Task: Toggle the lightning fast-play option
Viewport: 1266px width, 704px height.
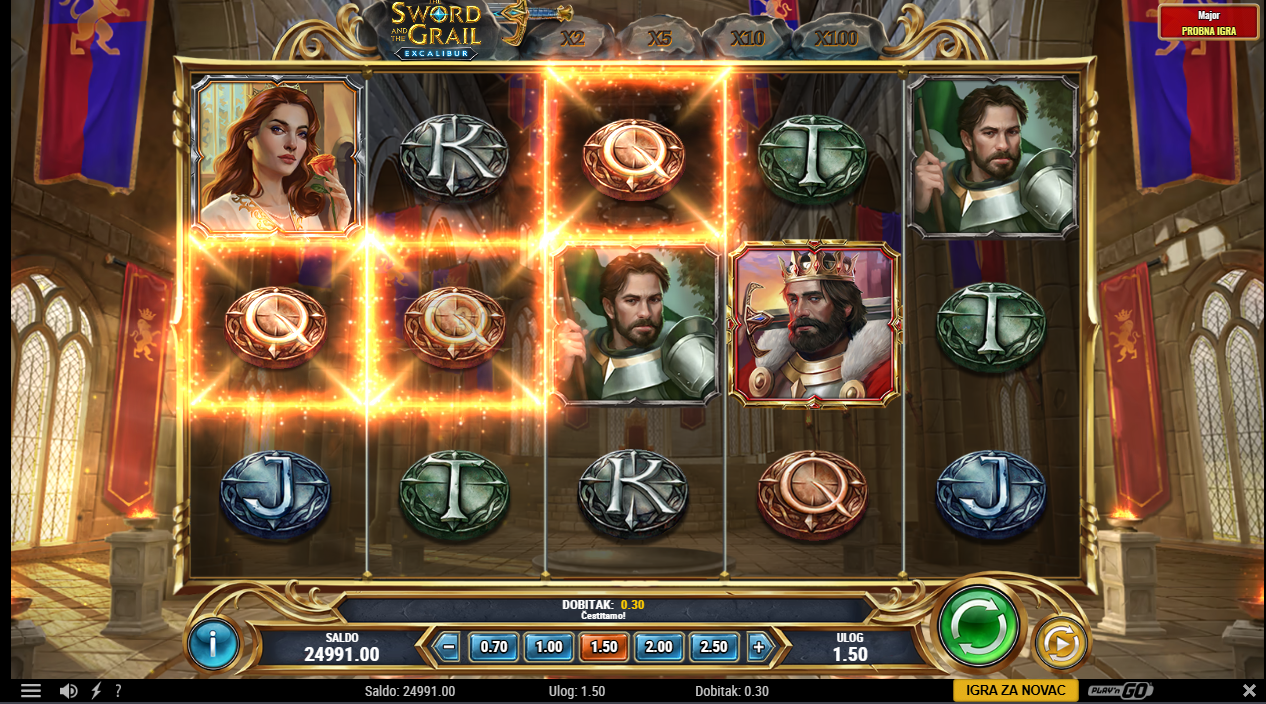Action: click(x=96, y=691)
